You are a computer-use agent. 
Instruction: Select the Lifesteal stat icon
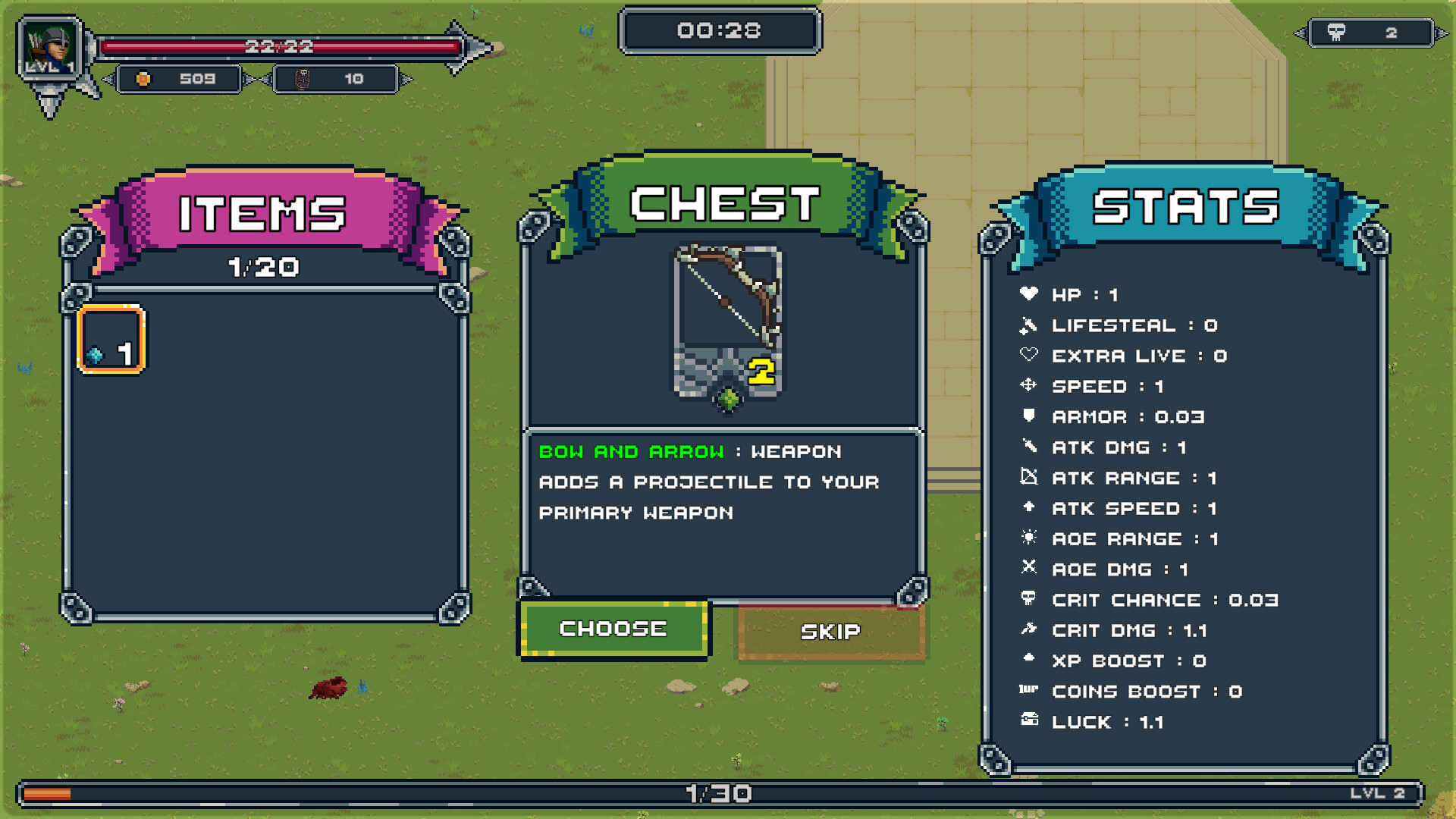point(1029,325)
